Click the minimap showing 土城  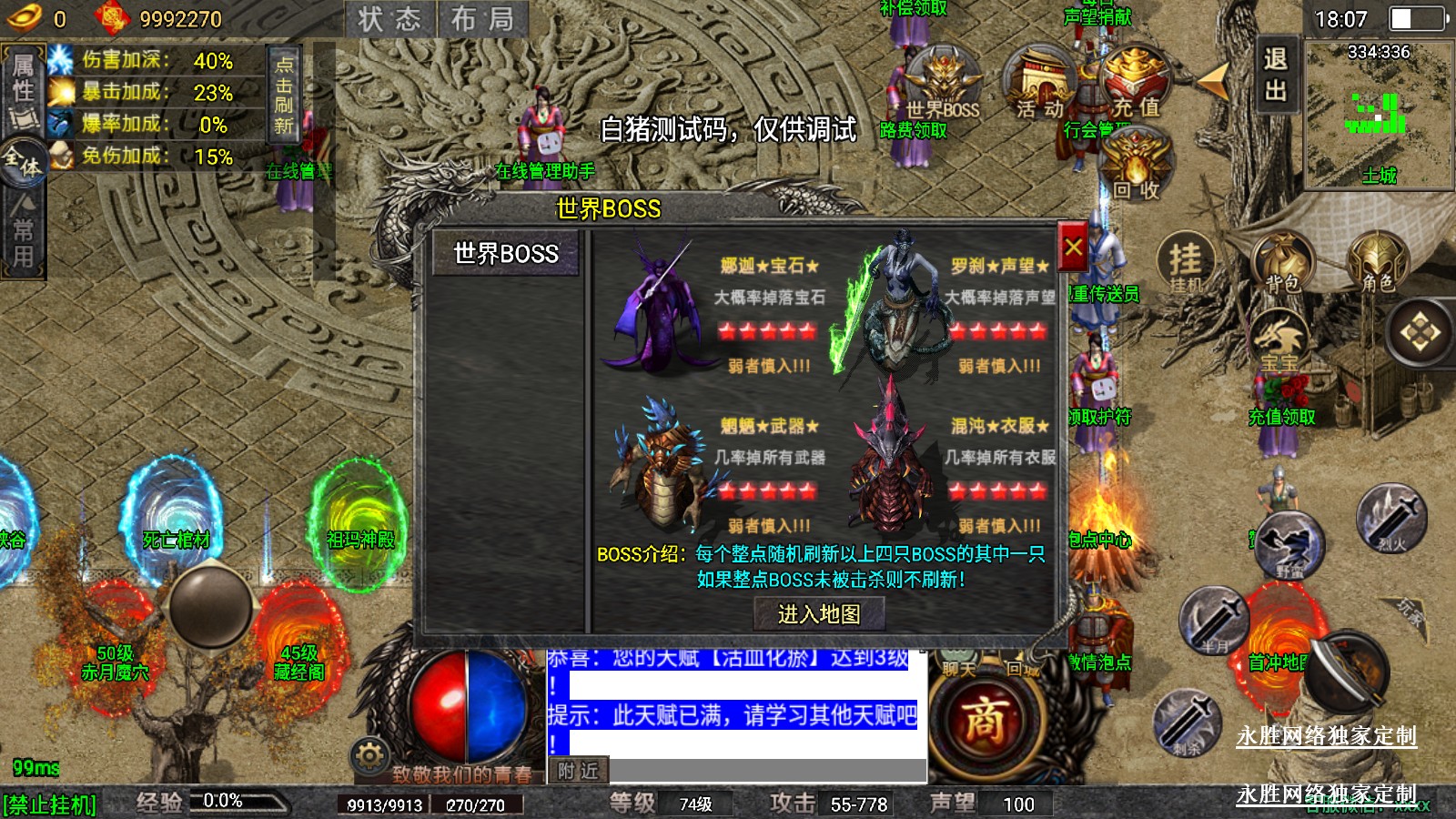tap(1378, 114)
